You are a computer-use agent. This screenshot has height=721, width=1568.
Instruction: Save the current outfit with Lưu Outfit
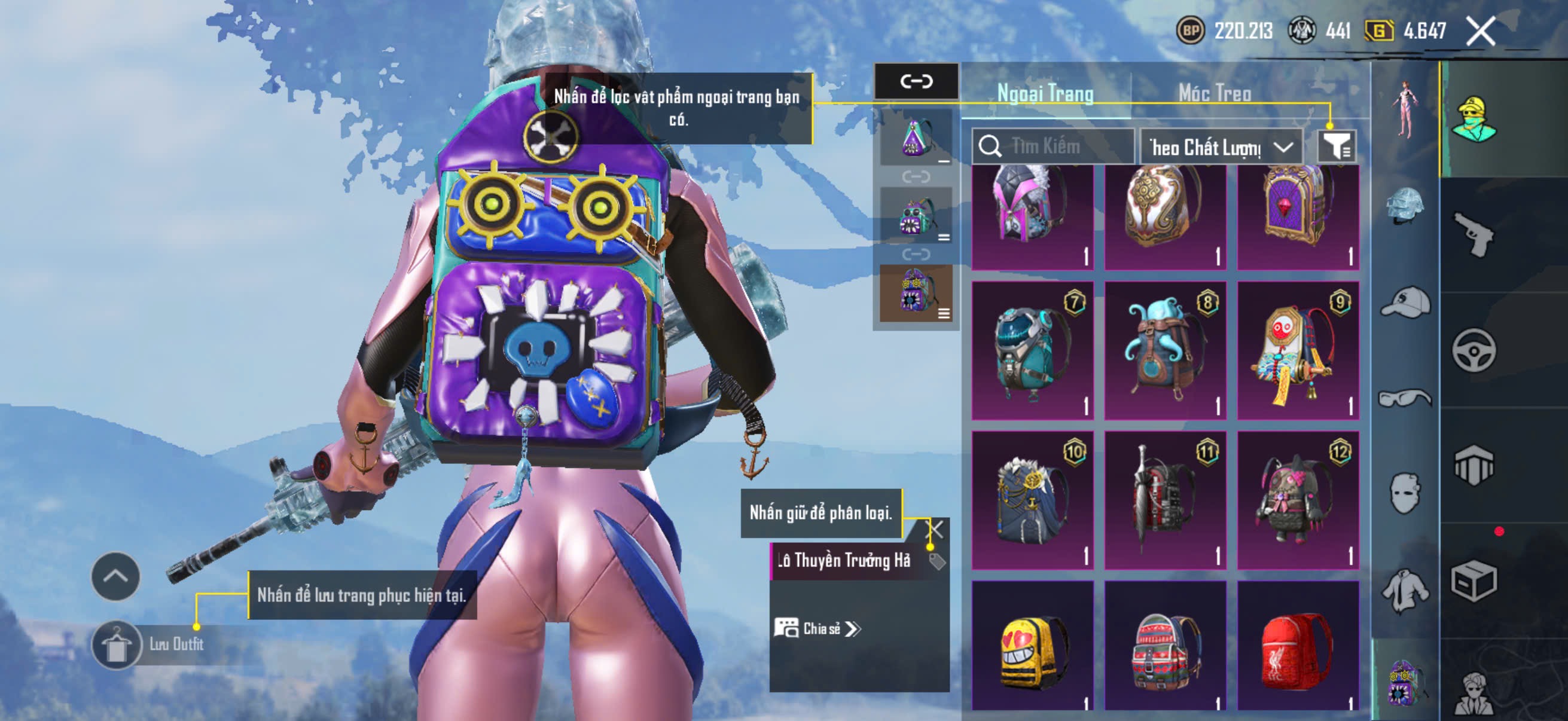point(117,644)
